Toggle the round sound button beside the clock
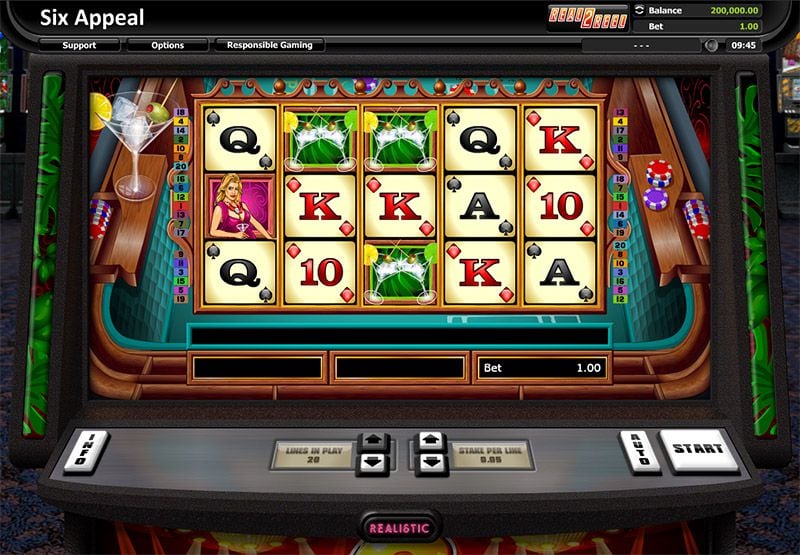Screen dimensions: 800x555 click(712, 45)
